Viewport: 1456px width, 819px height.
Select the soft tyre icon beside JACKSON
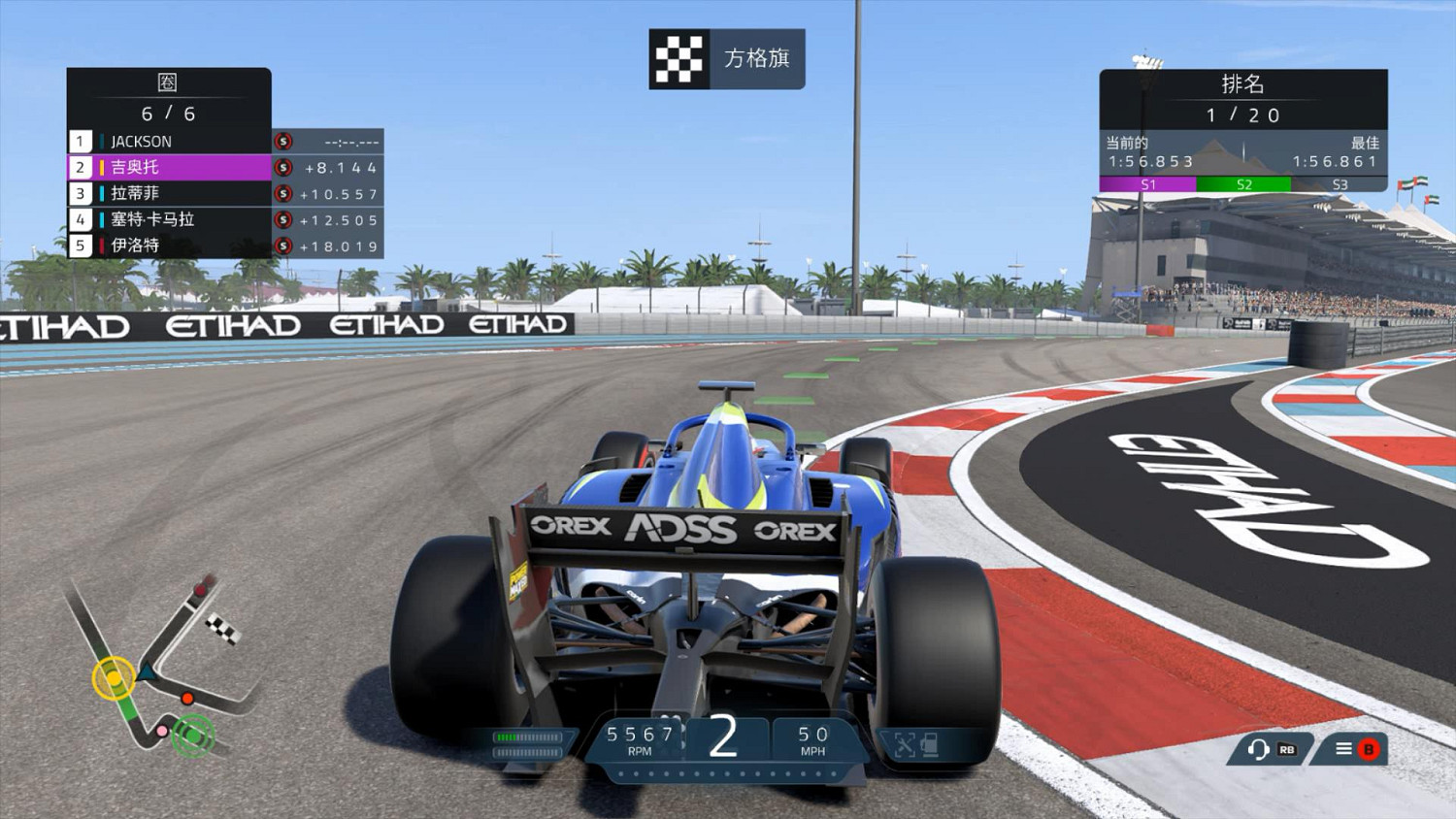coord(281,141)
